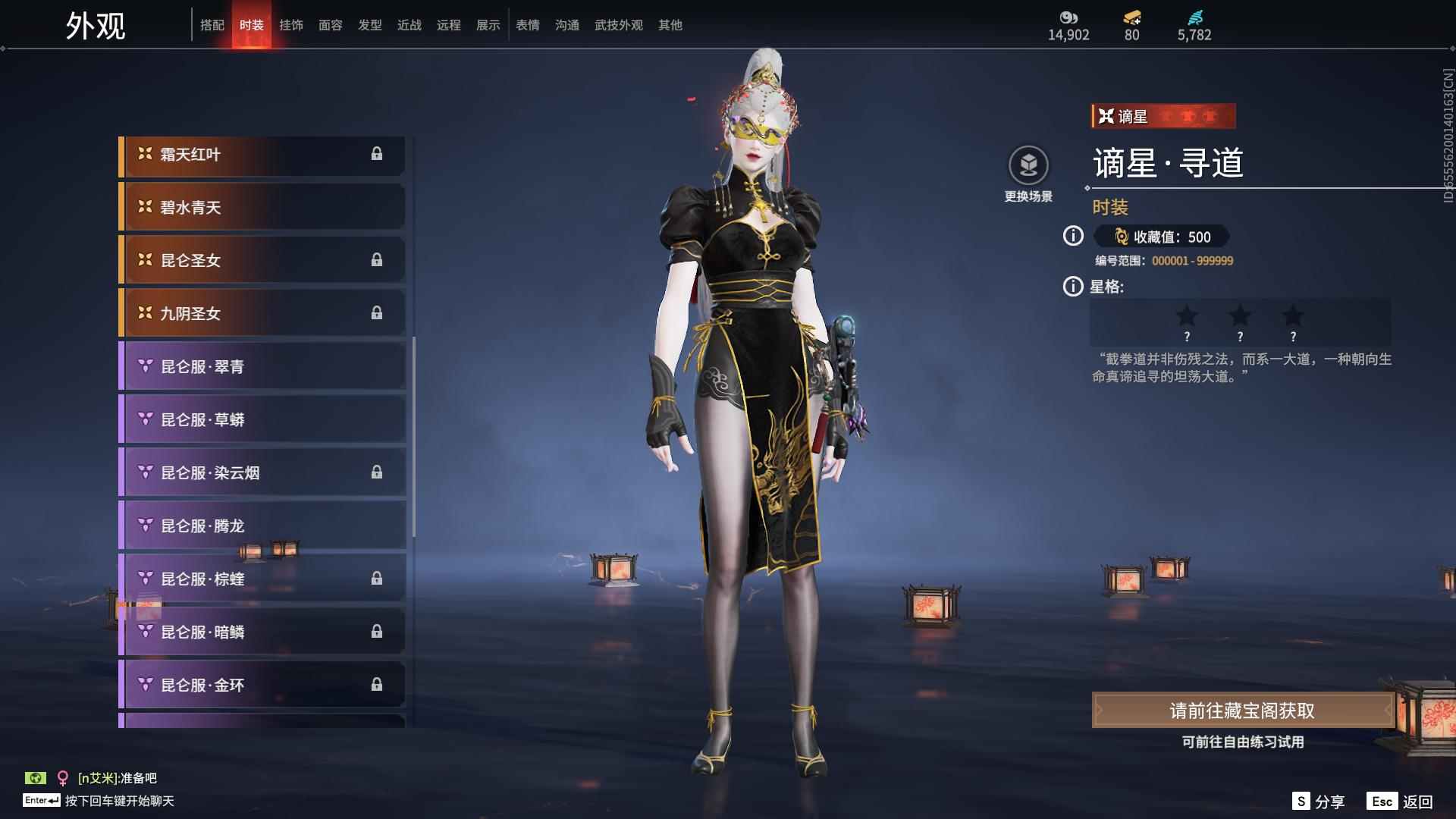1456x819 pixels.
Task: Check the gold coin currency balance
Action: pyautogui.click(x=1068, y=23)
